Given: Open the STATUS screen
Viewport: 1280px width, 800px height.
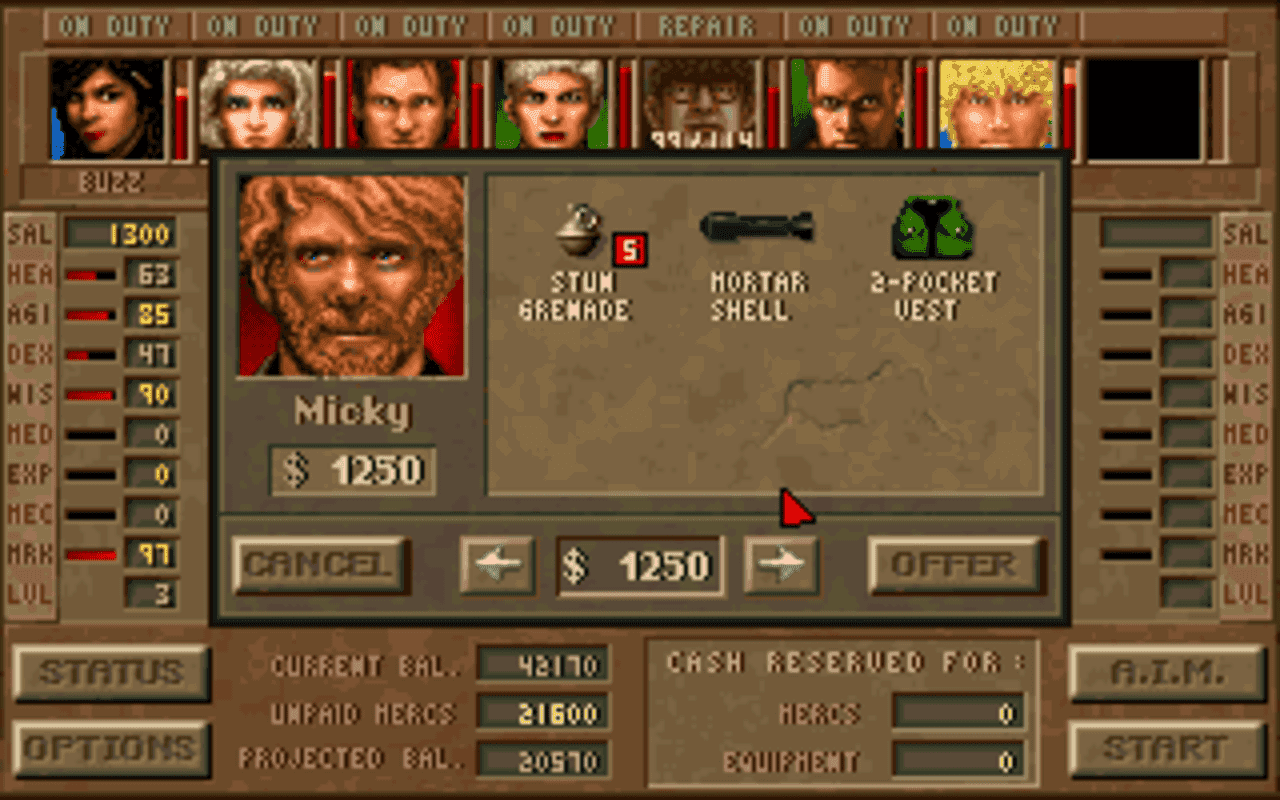Looking at the screenshot, I should pos(110,673).
